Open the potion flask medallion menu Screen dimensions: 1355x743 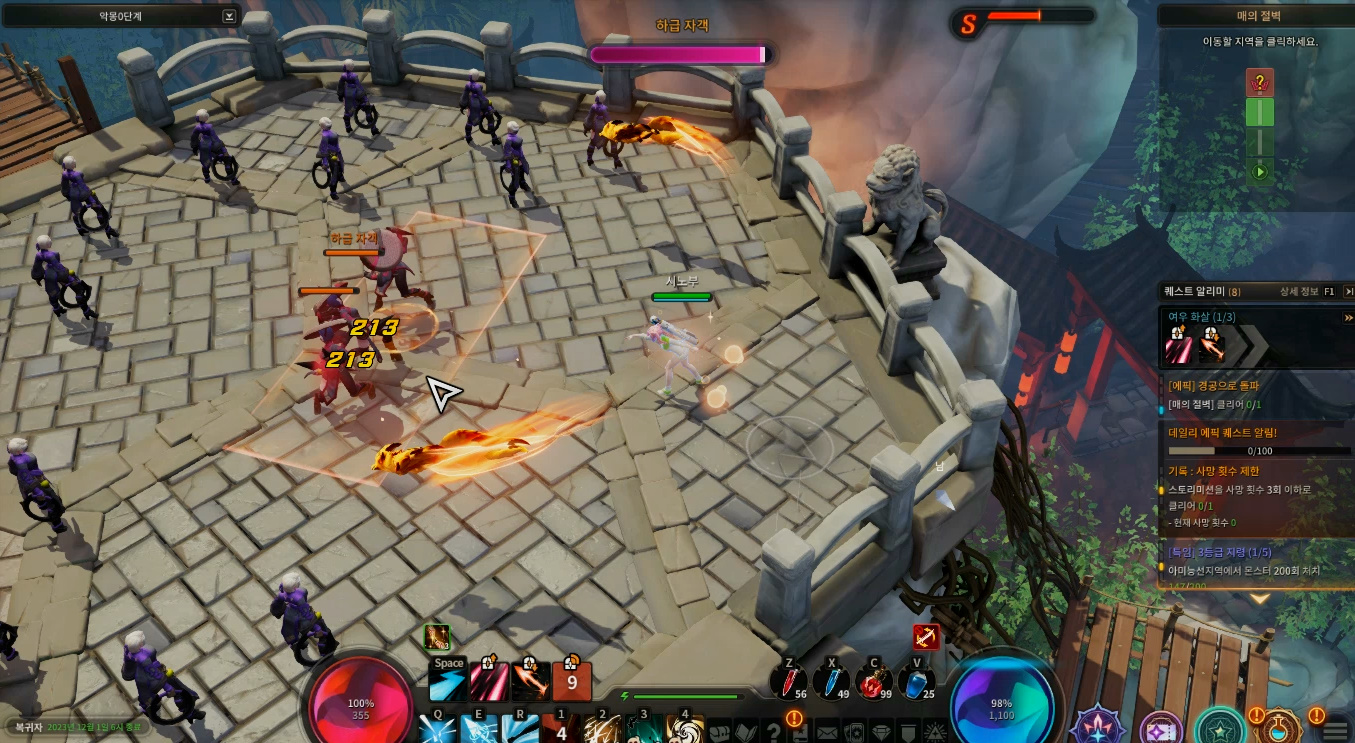pos(1280,727)
